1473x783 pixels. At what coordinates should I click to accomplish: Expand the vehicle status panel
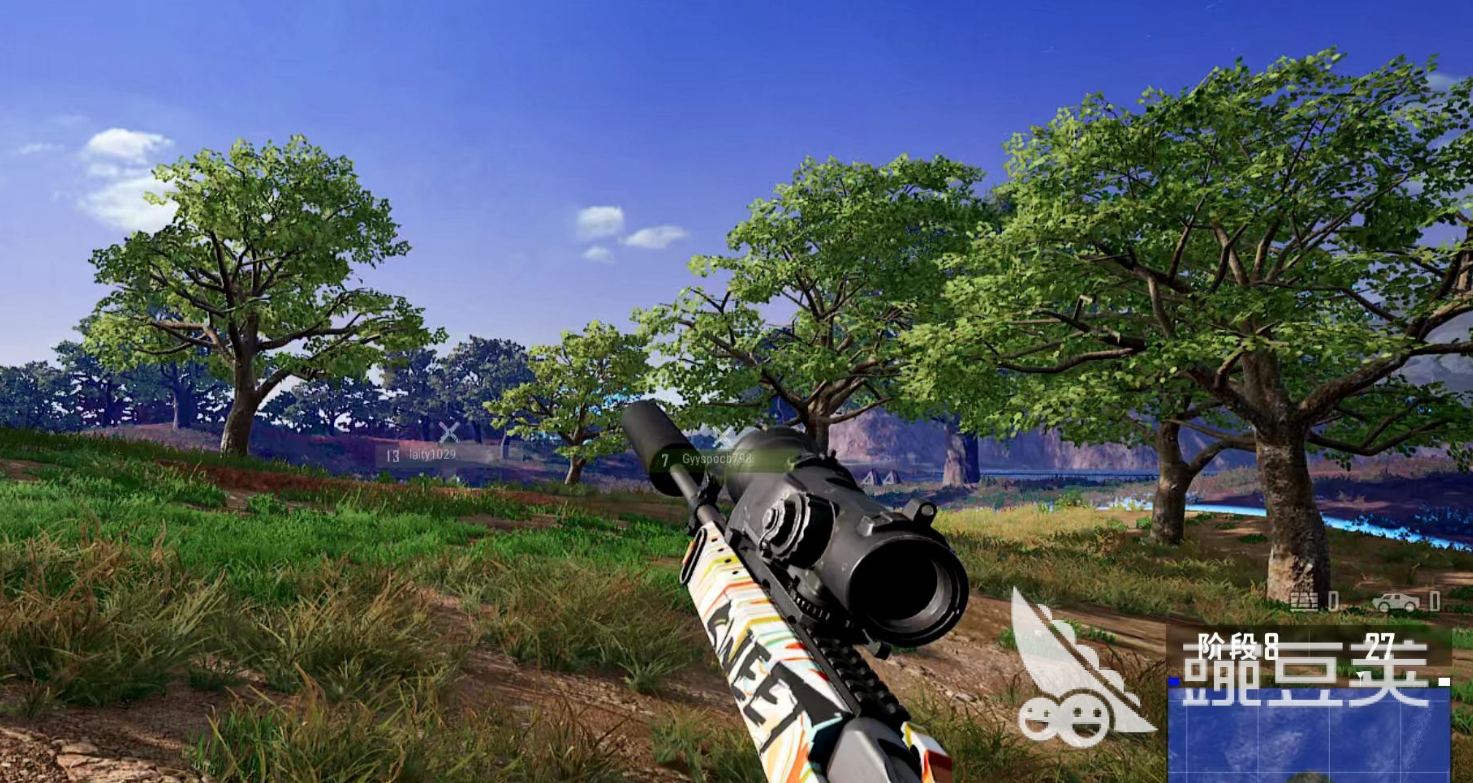[1397, 600]
